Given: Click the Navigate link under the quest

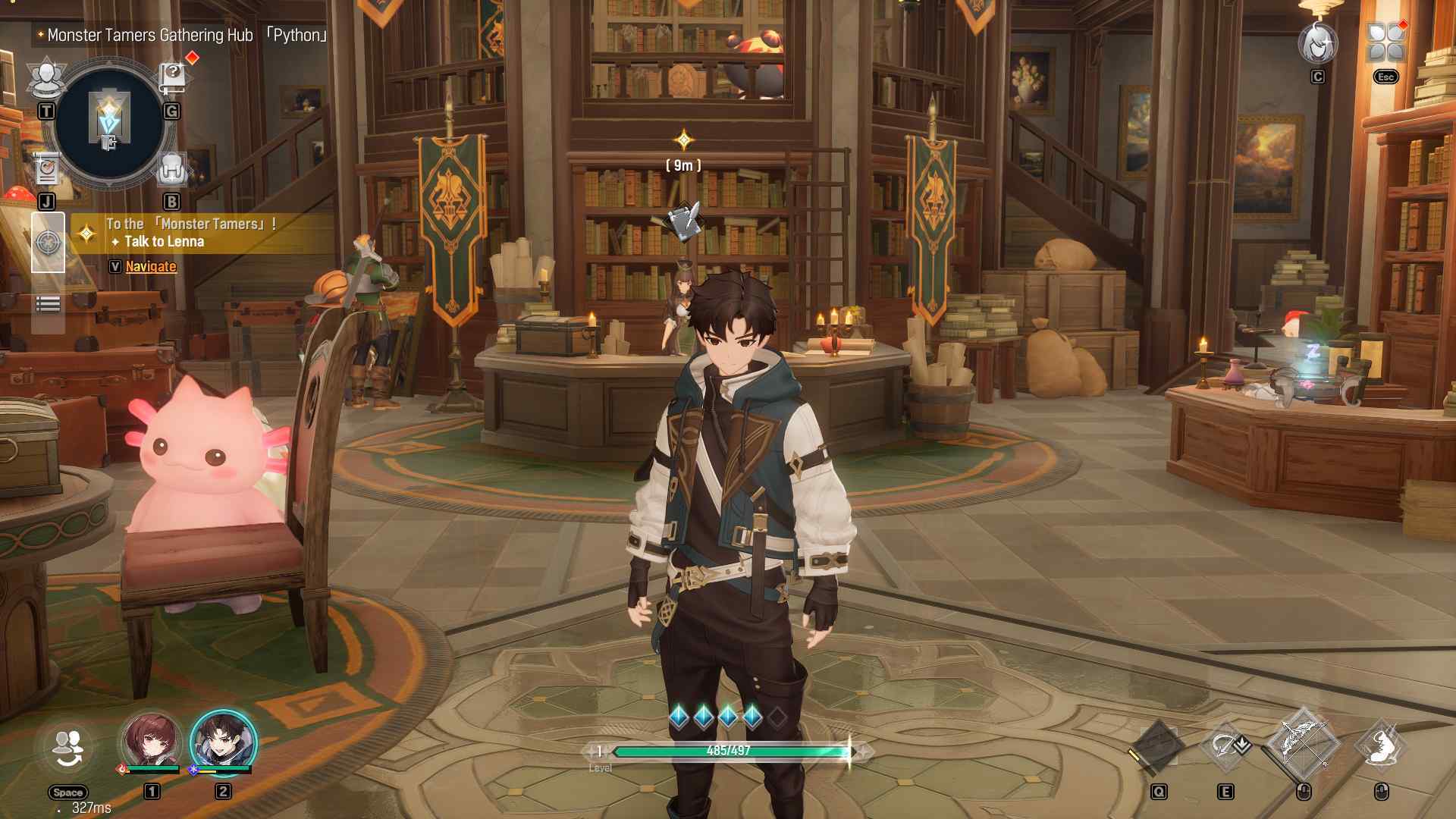Looking at the screenshot, I should point(150,266).
